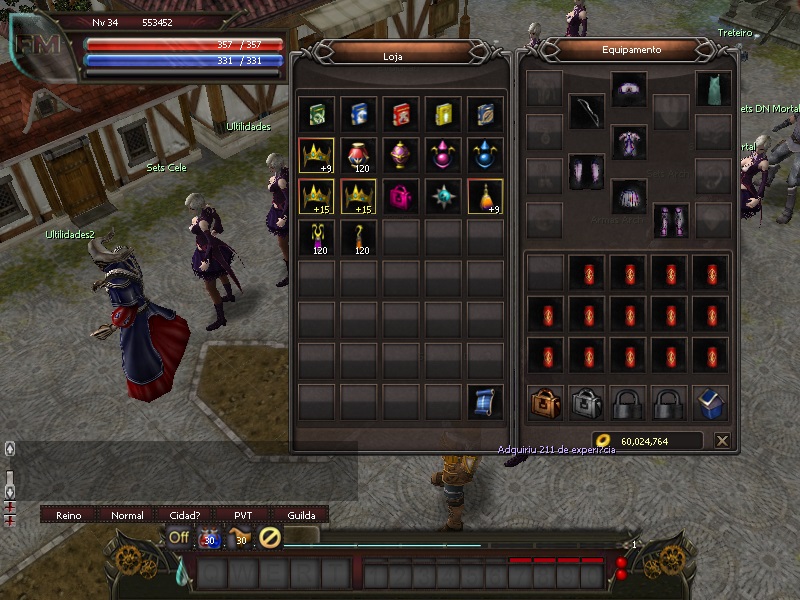Buy the red potion jar marked 120
Viewport: 800px width, 600px height.
pyautogui.click(x=359, y=155)
